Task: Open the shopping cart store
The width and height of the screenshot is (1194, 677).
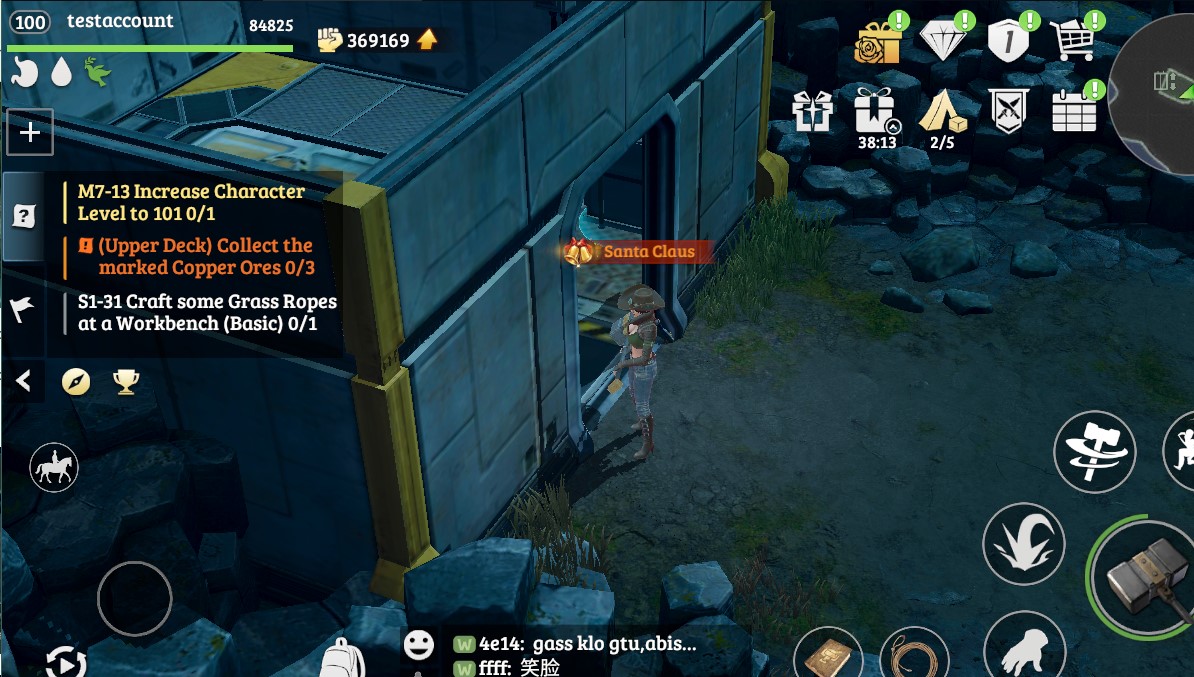Action: [1073, 42]
